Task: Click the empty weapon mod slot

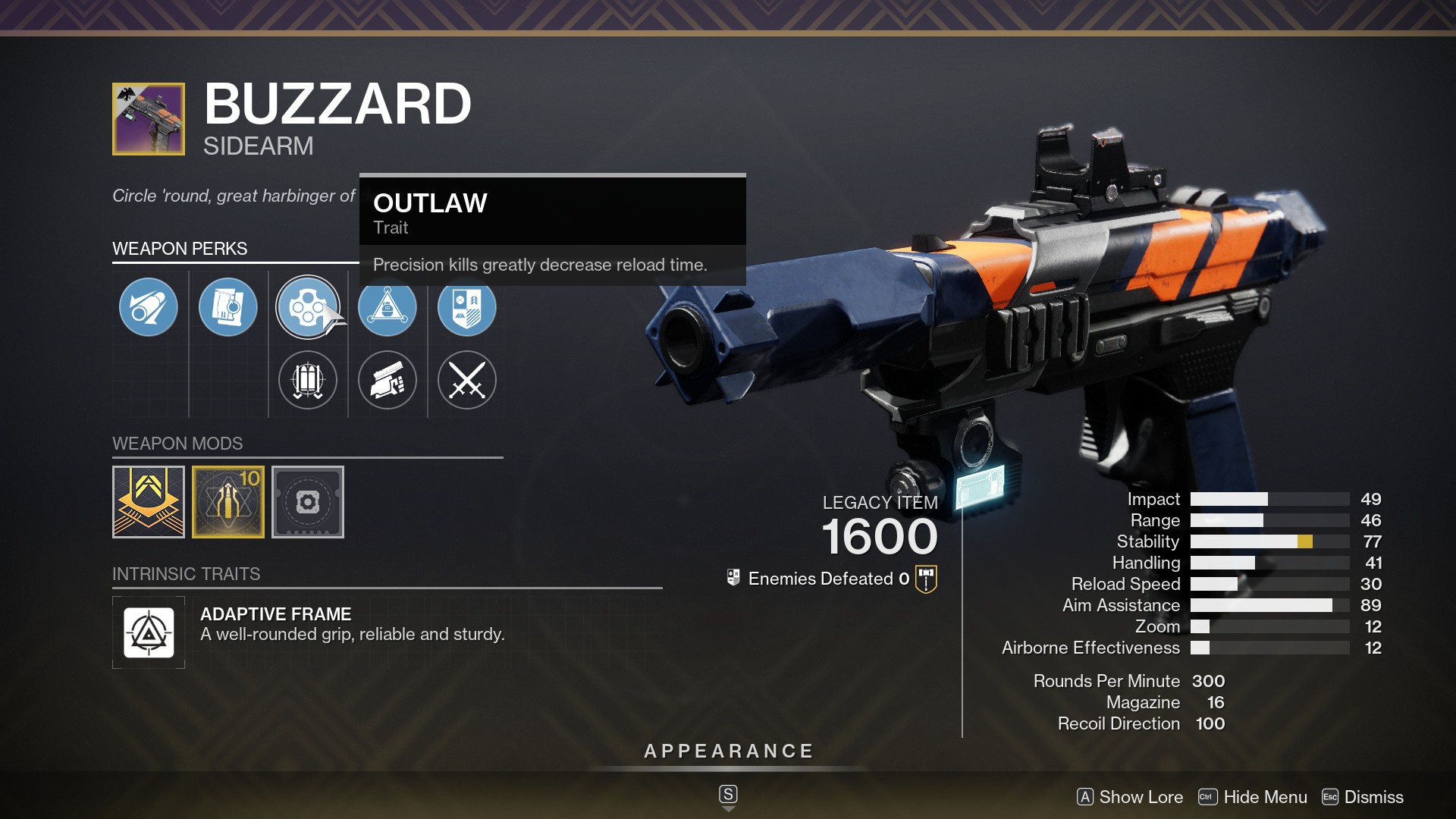Action: pyautogui.click(x=308, y=502)
